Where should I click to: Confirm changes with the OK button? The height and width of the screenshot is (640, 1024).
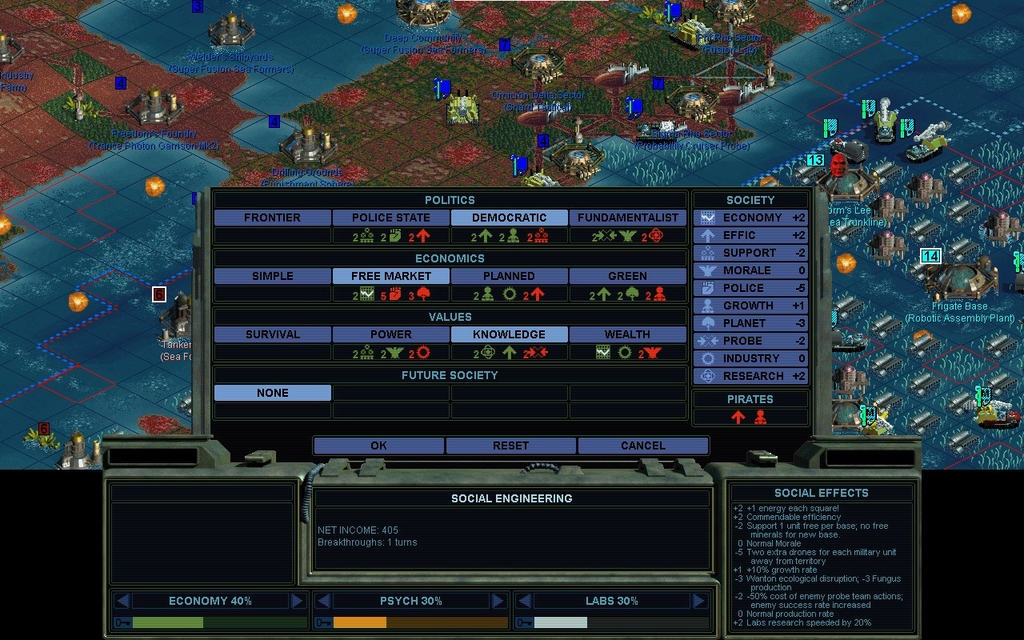tap(379, 446)
